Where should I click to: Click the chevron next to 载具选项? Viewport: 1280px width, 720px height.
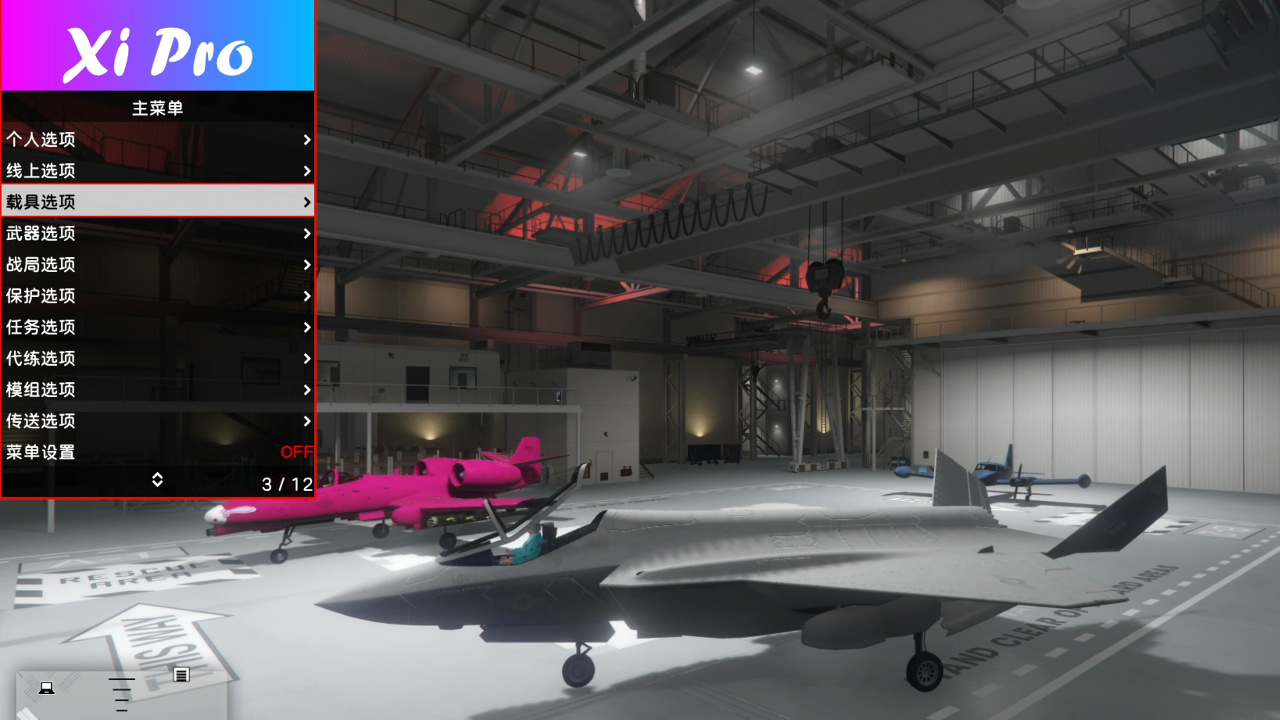pyautogui.click(x=306, y=202)
